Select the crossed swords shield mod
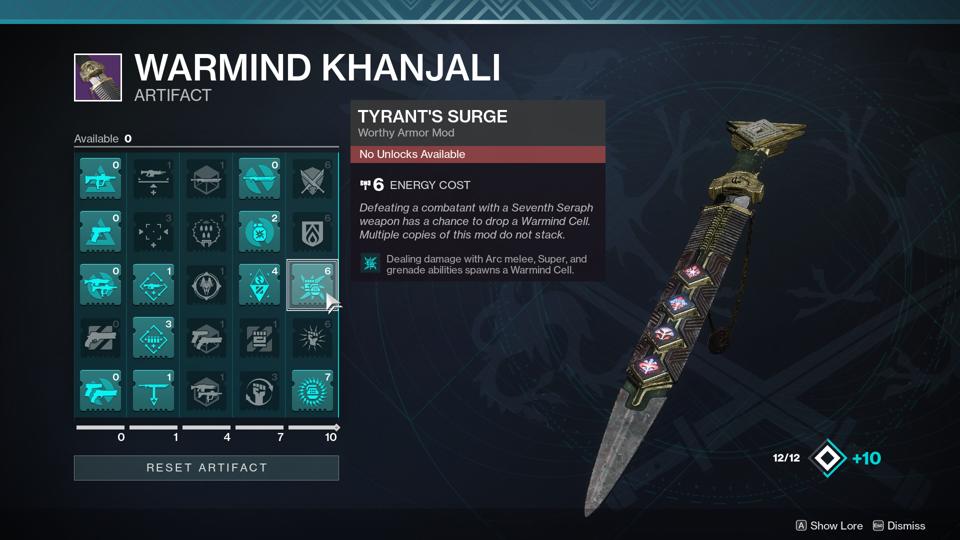 tap(312, 179)
